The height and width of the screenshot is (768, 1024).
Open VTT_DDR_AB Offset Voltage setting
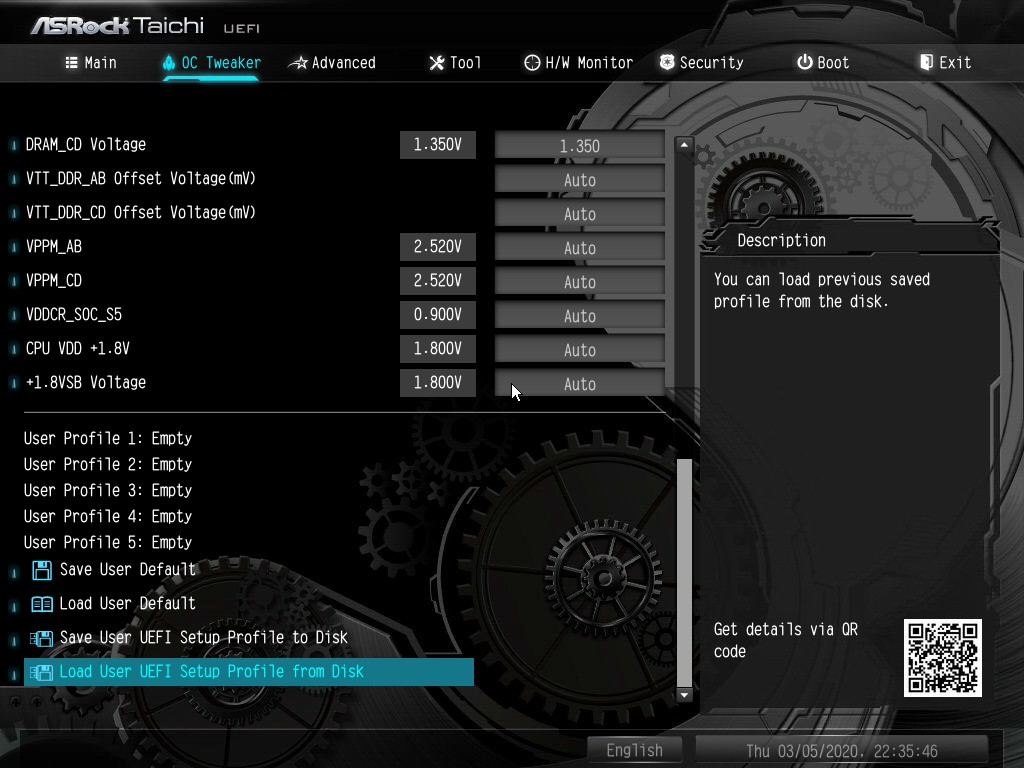(579, 180)
